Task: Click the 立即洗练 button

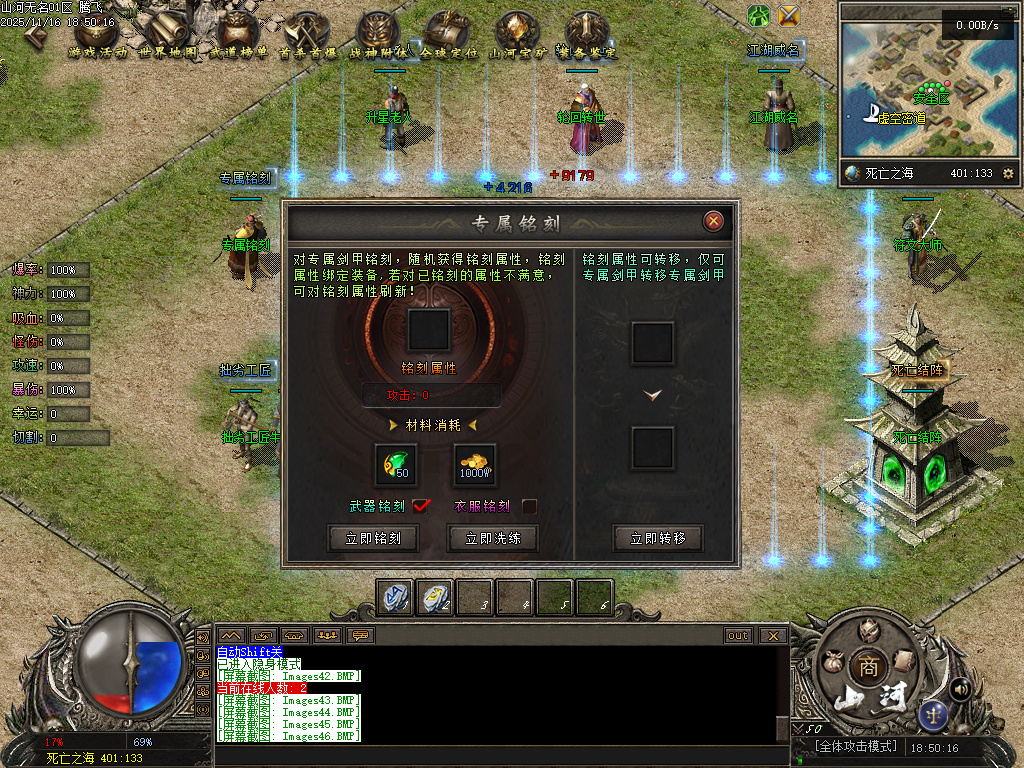Action: click(490, 538)
